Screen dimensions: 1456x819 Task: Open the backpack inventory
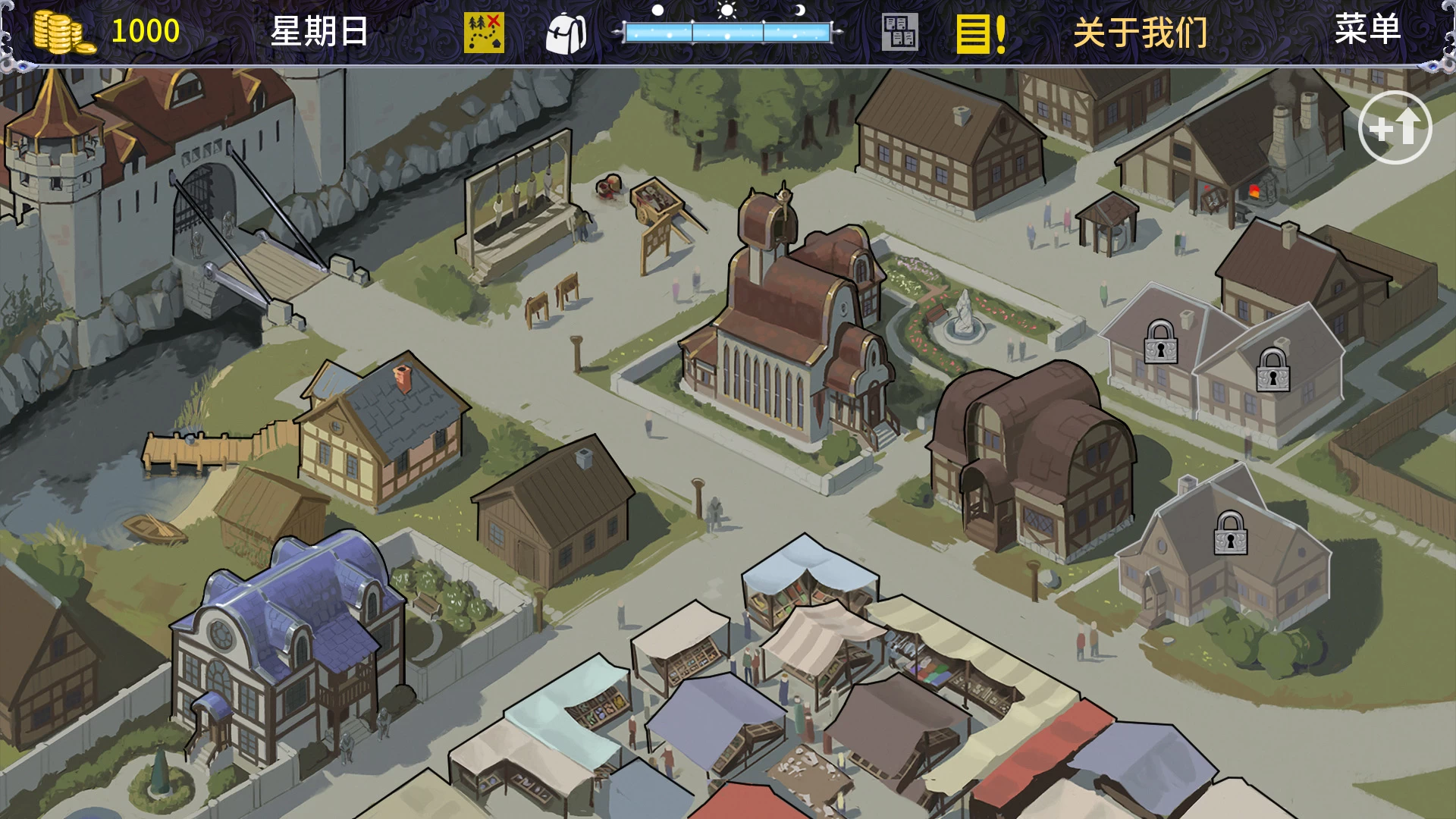[566, 33]
